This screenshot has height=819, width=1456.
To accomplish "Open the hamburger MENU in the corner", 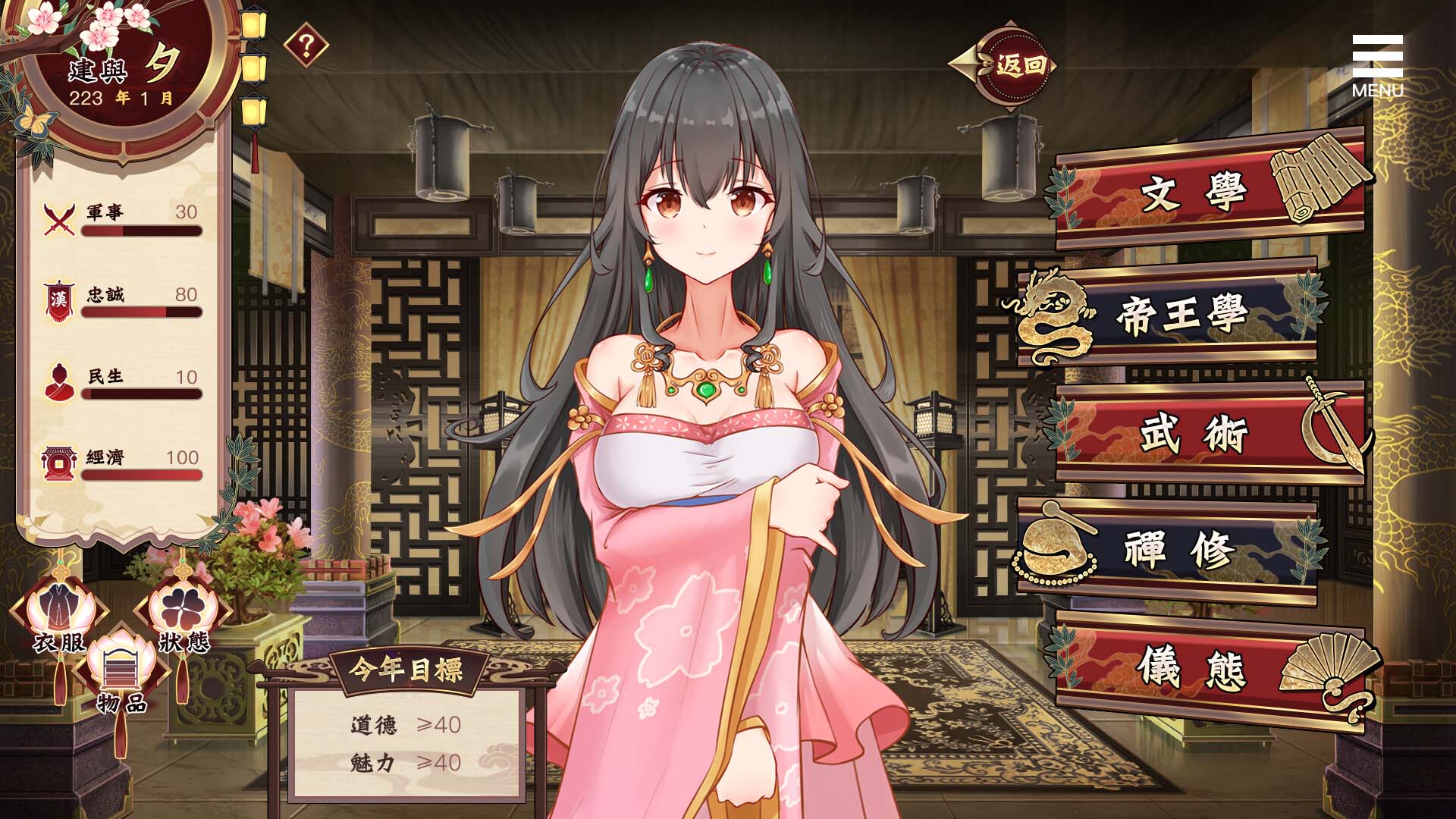I will coord(1377,57).
